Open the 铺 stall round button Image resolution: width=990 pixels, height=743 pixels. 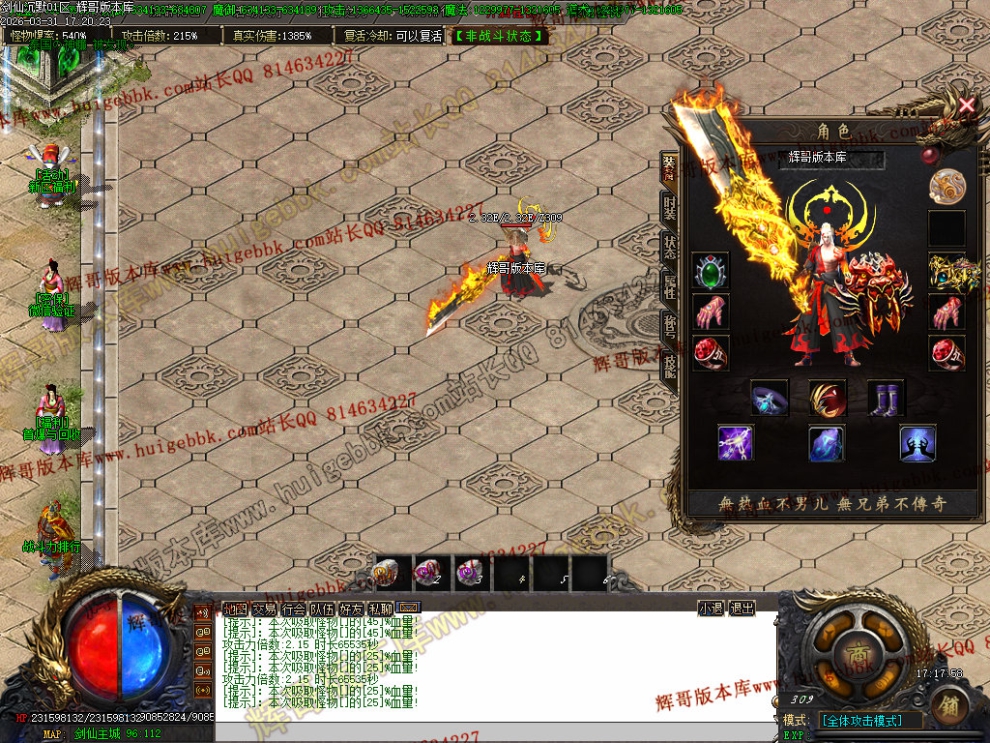948,706
